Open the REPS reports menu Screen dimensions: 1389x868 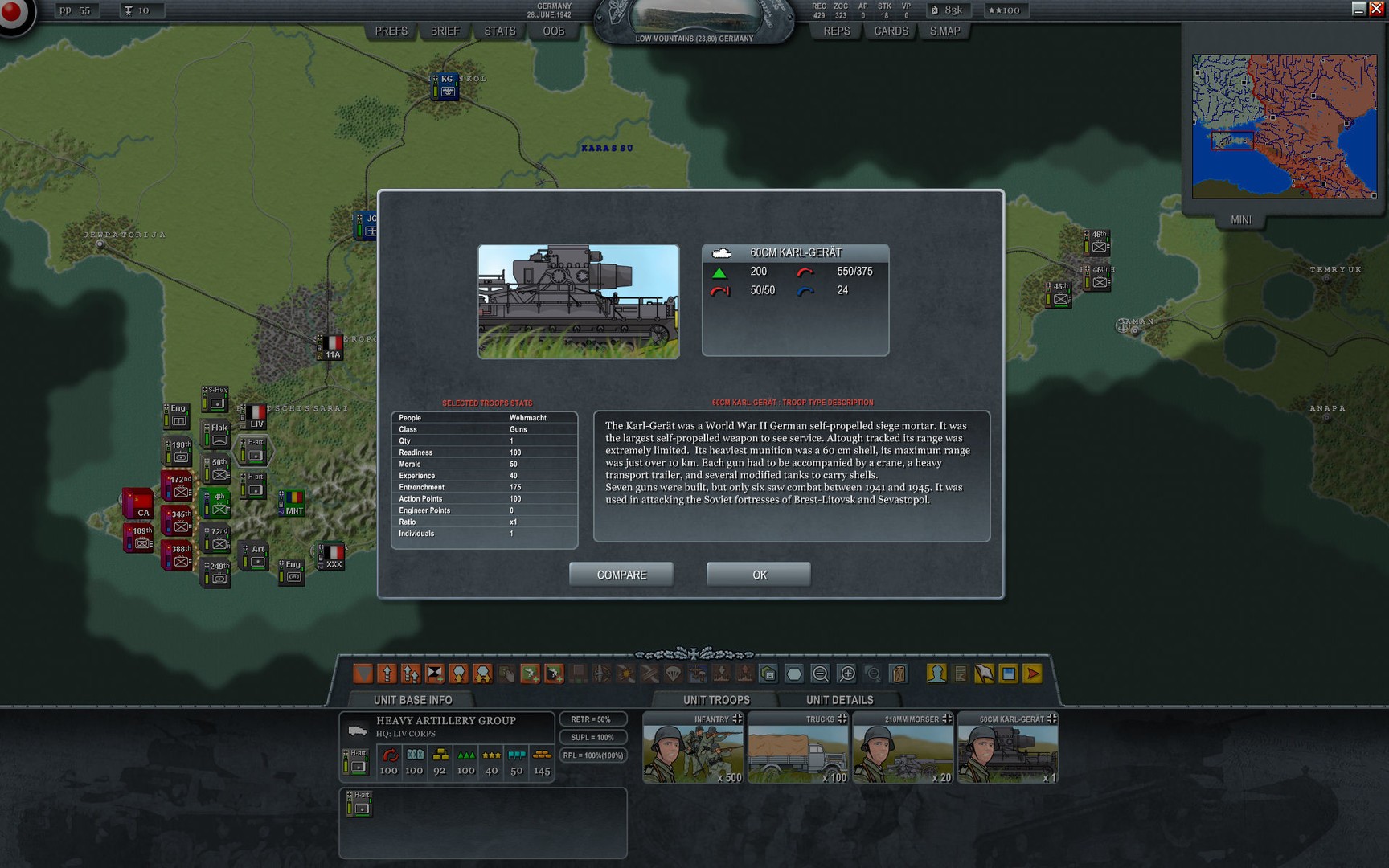pyautogui.click(x=836, y=31)
